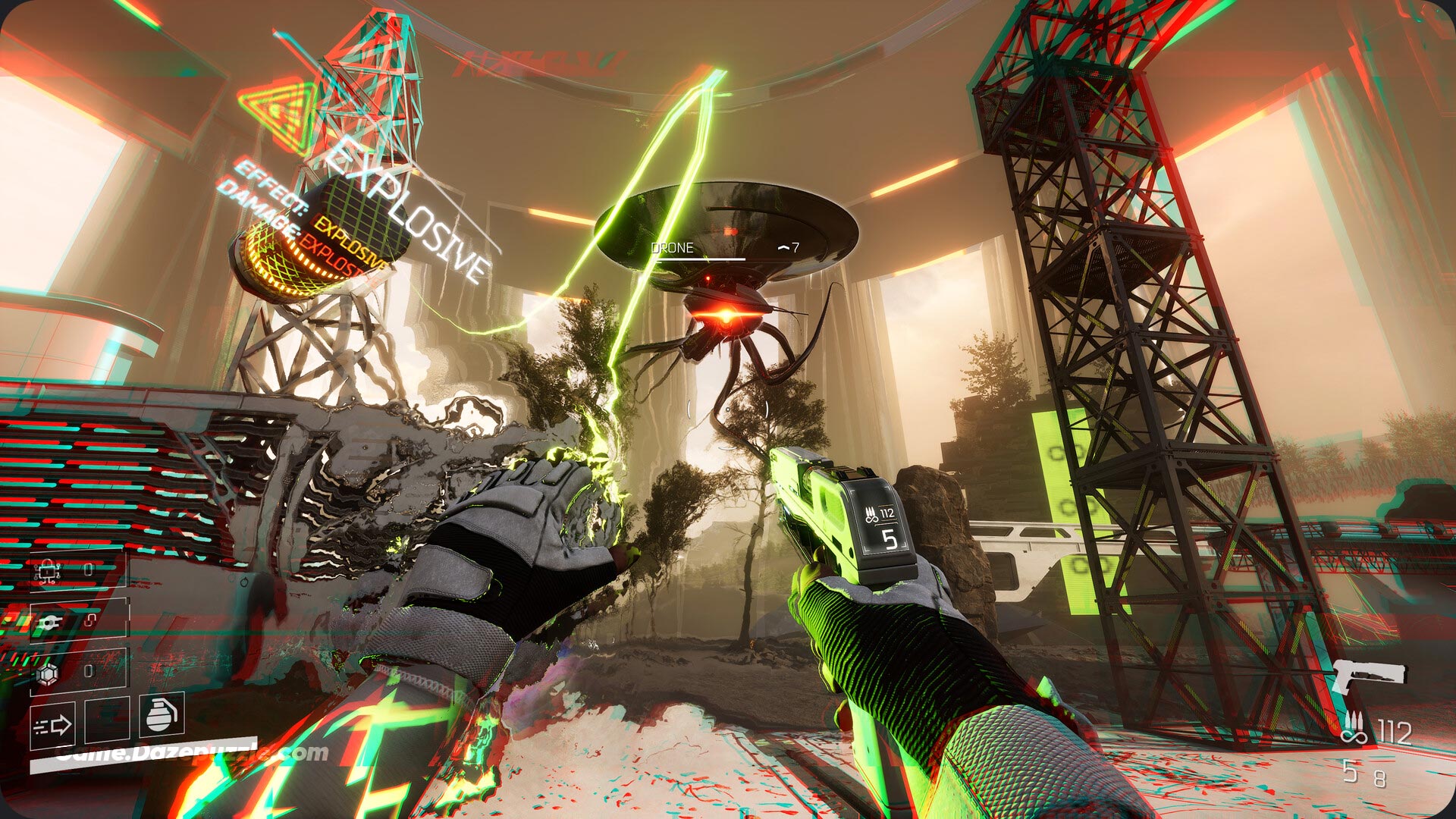Select the equipped pistol weapon icon

click(x=1370, y=675)
